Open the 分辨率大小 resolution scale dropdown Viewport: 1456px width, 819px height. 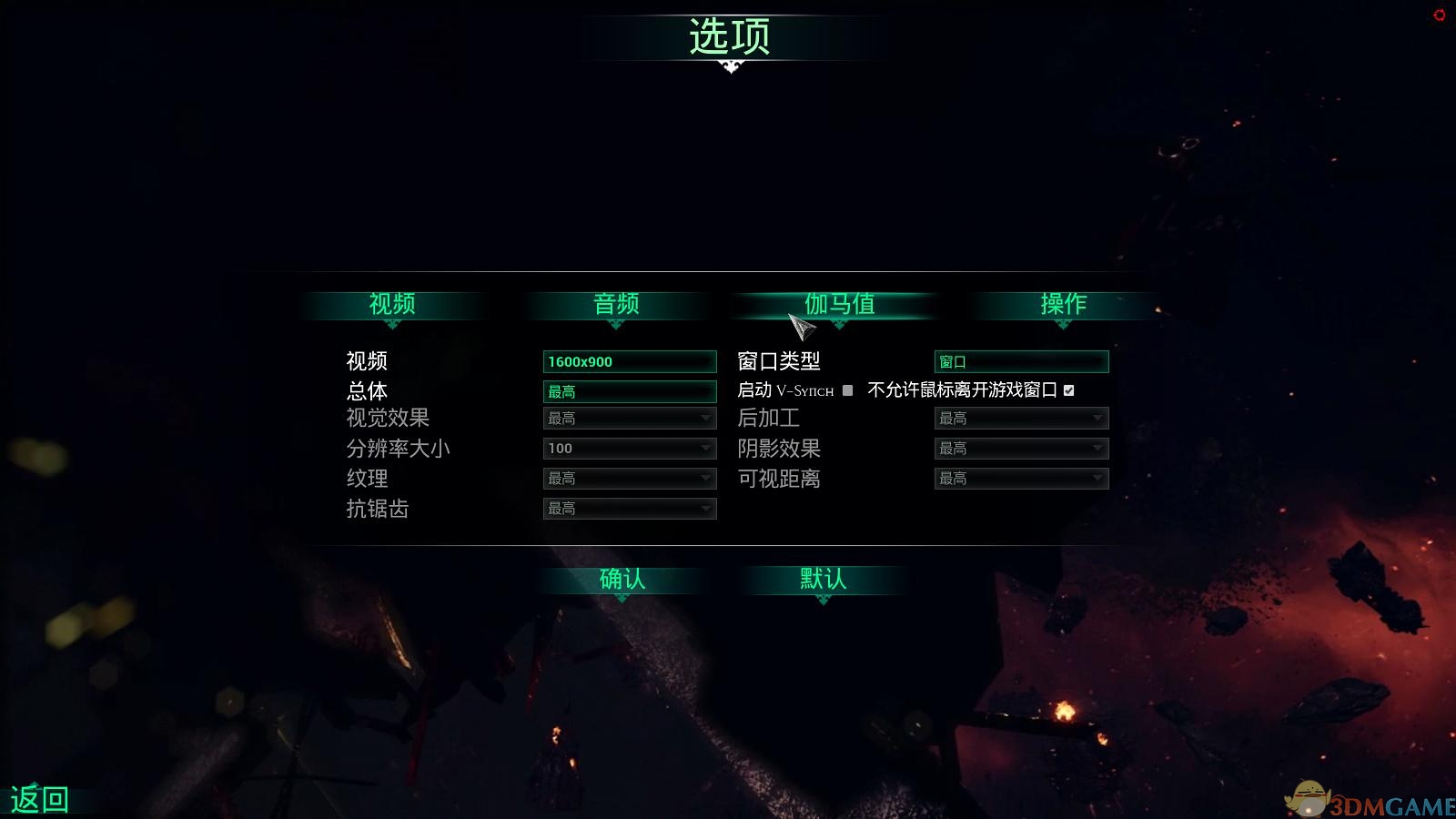[630, 448]
